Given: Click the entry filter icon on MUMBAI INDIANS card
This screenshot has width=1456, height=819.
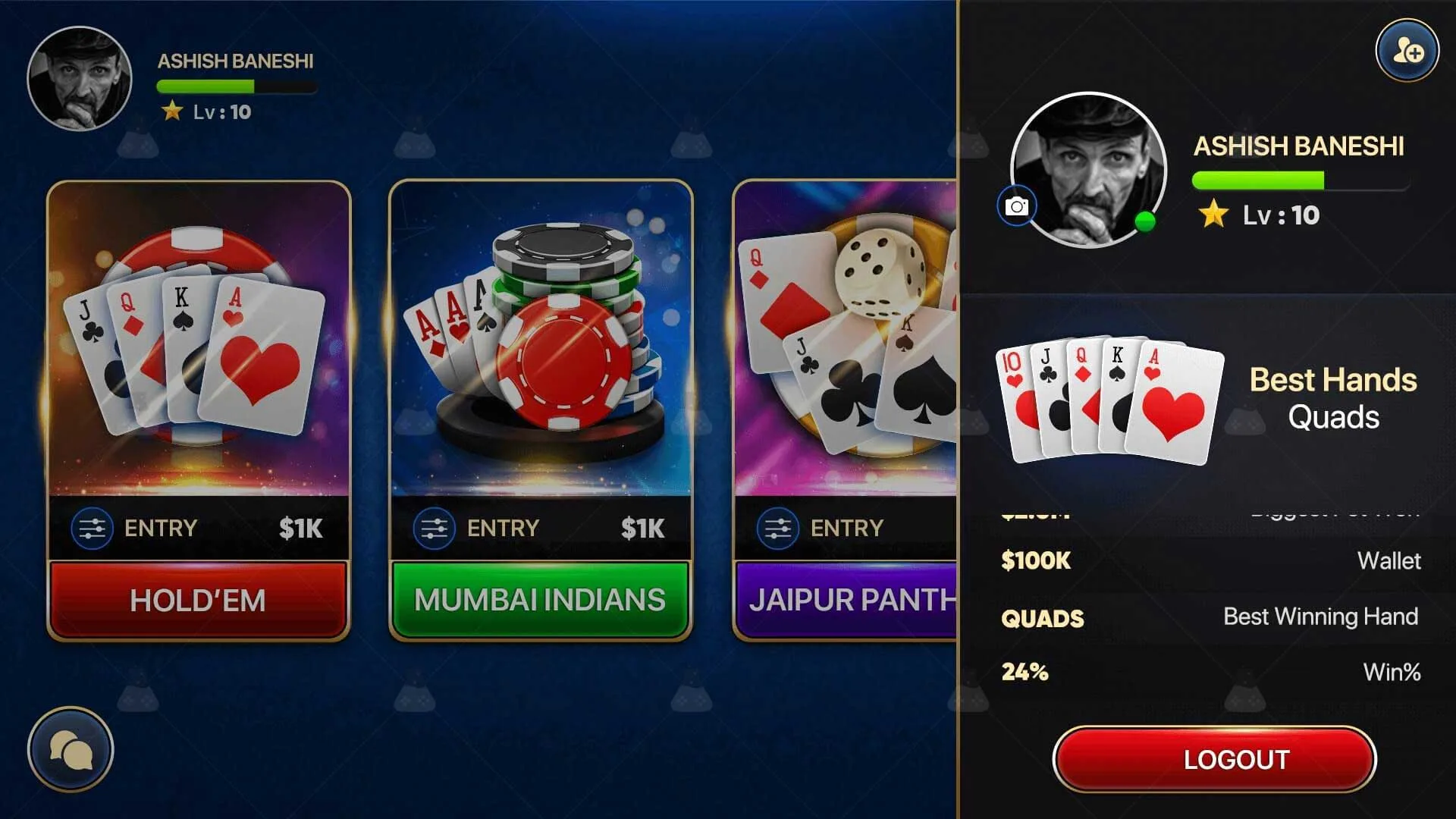Looking at the screenshot, I should point(432,528).
